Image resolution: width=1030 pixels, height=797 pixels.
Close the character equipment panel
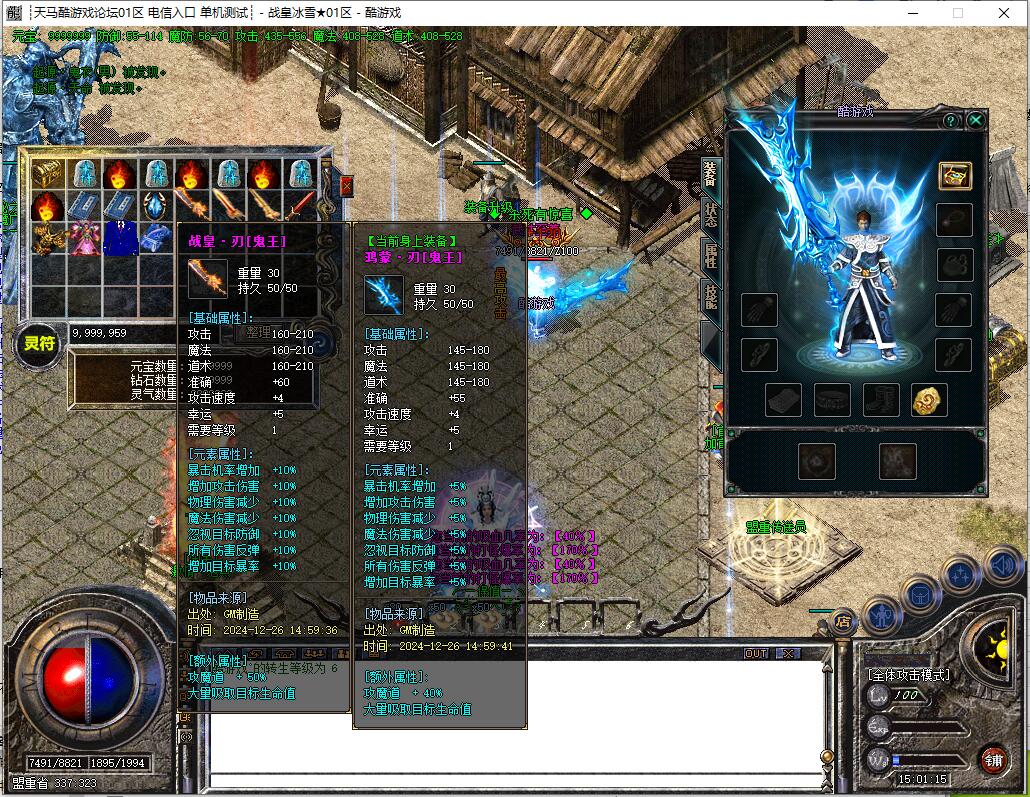pyautogui.click(x=975, y=121)
